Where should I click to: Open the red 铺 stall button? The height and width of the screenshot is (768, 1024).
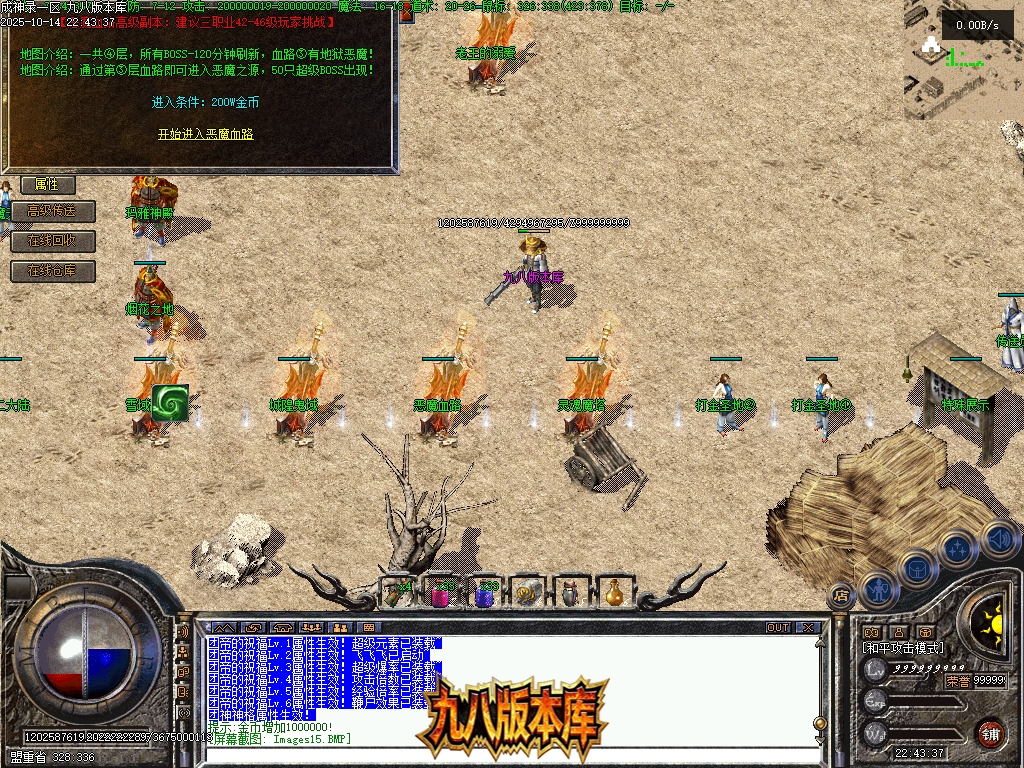point(991,733)
